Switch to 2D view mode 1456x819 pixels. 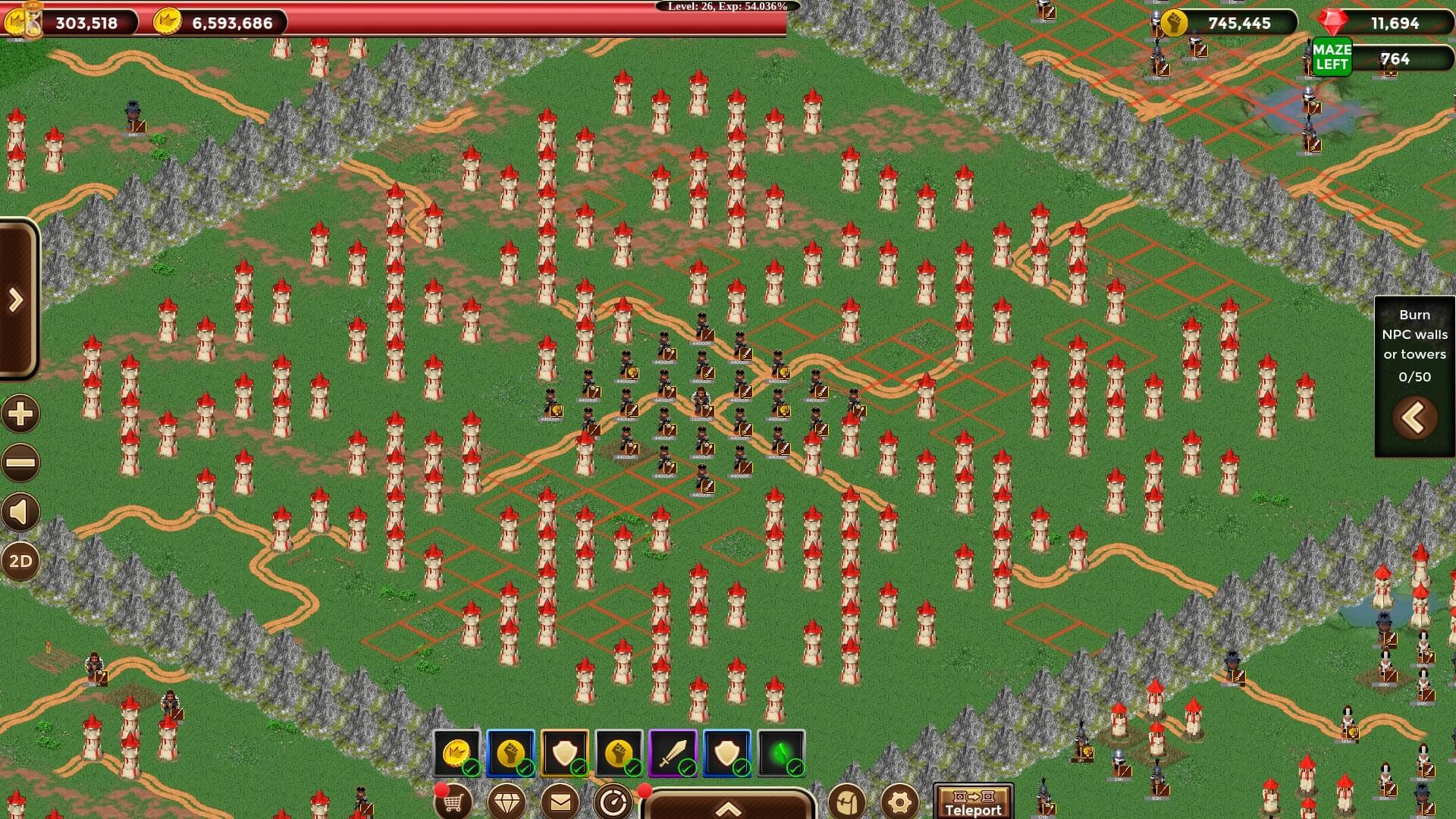(20, 562)
